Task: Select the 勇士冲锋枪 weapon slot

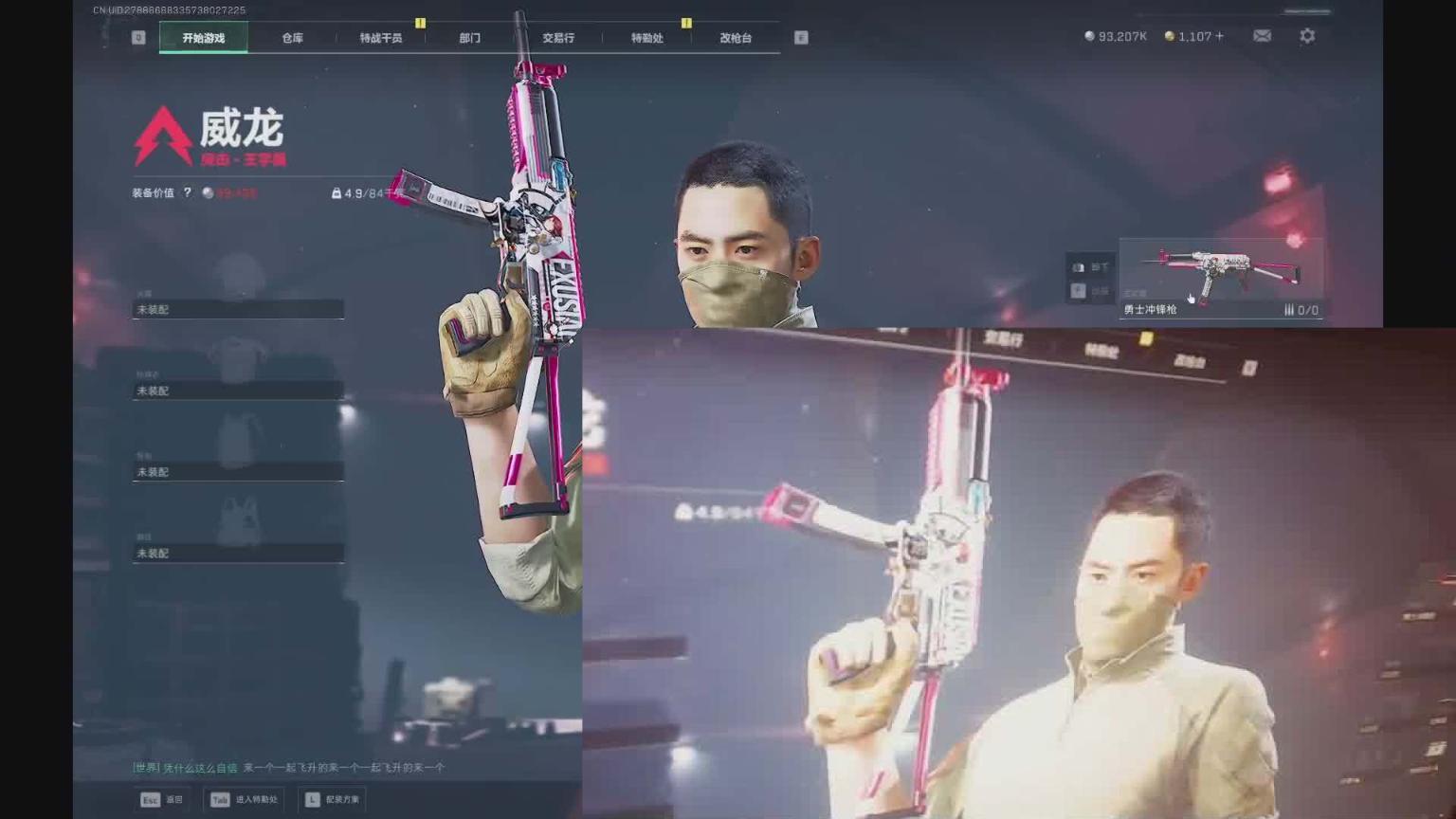Action: (1221, 278)
